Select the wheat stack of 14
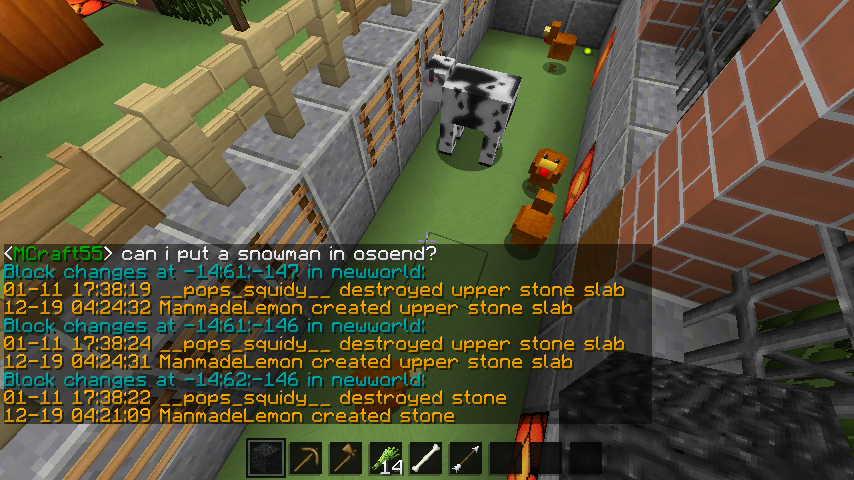Image resolution: width=854 pixels, height=480 pixels. click(386, 458)
